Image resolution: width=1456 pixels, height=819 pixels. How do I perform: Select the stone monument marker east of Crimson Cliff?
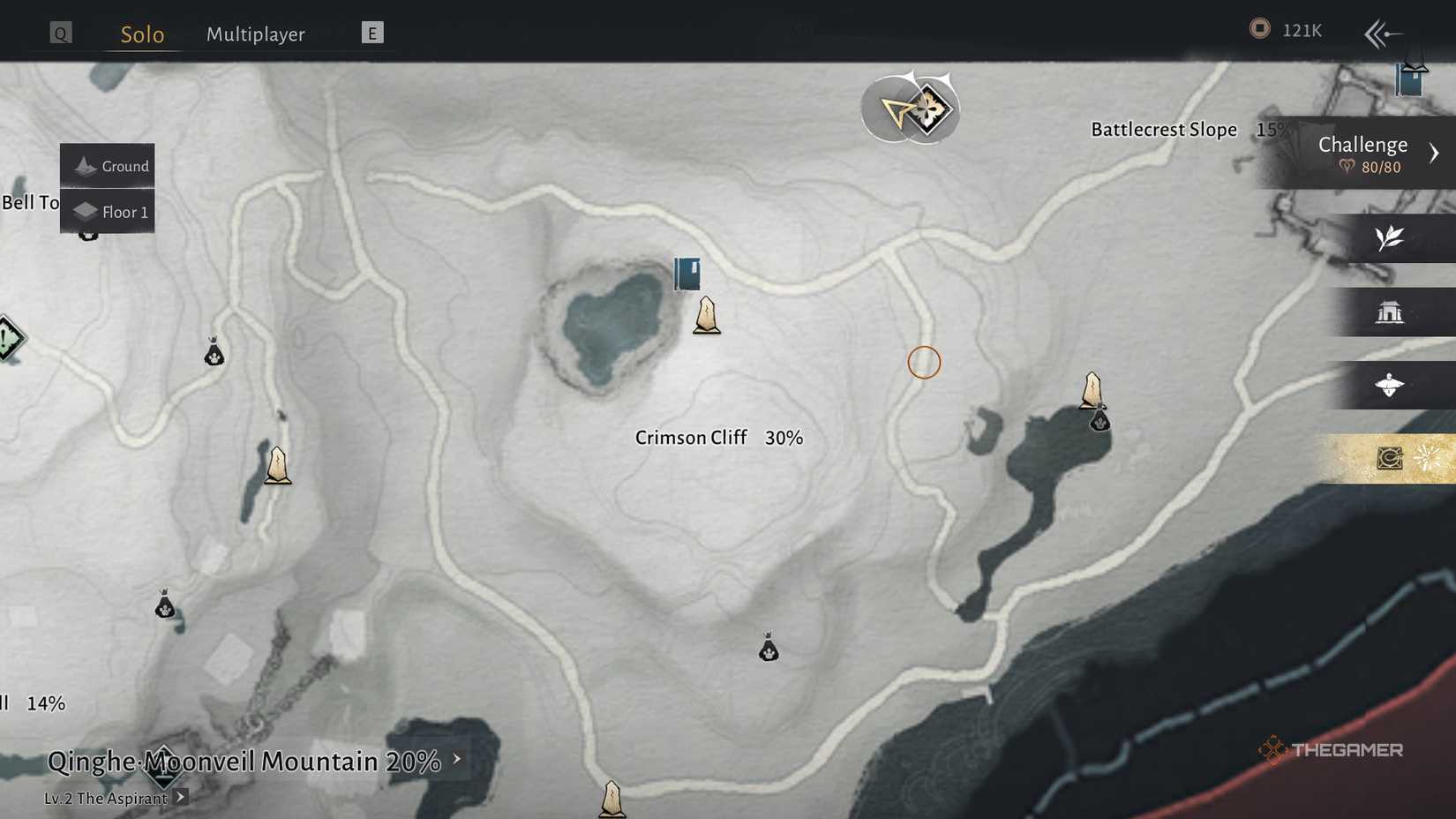click(x=1092, y=388)
